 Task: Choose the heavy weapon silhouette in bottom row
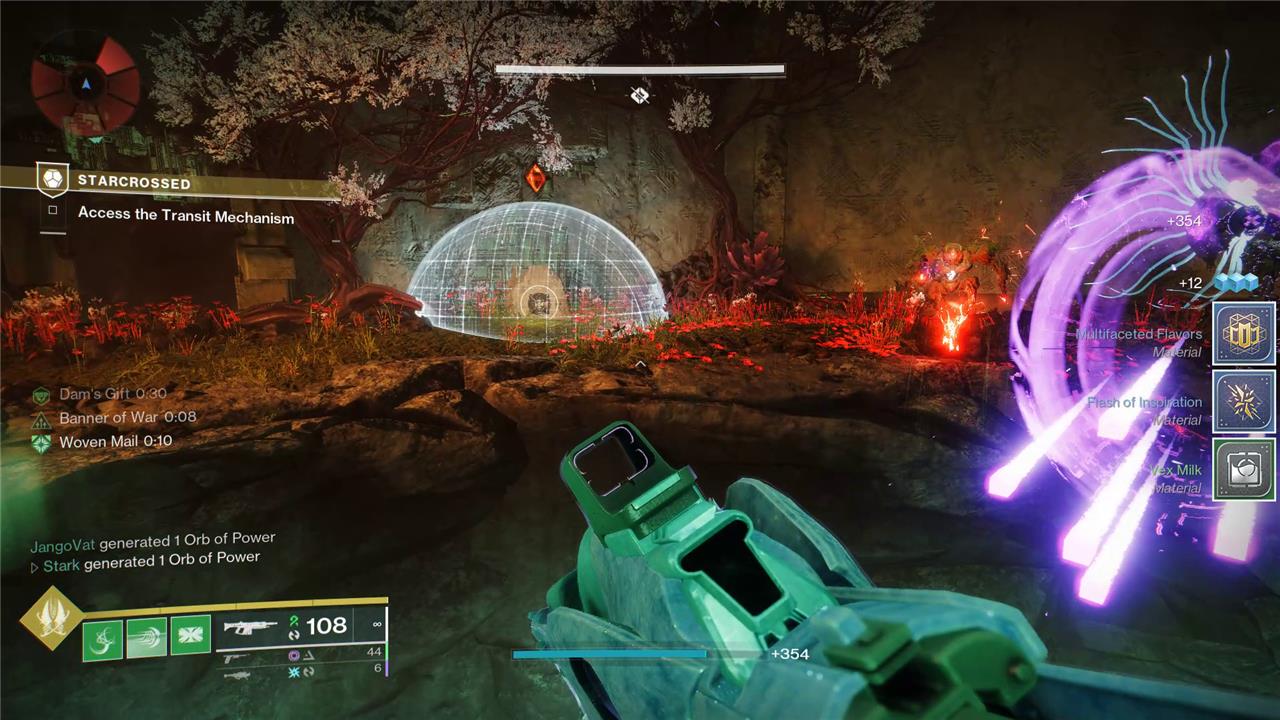click(237, 675)
